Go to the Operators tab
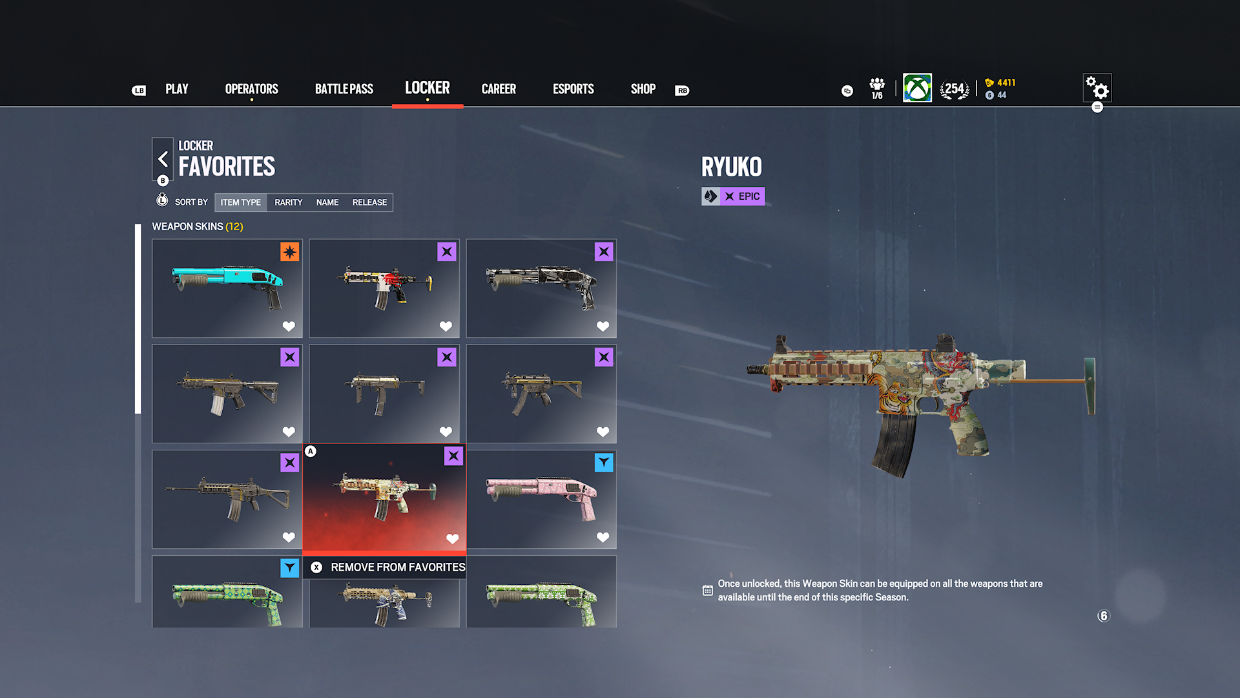The width and height of the screenshot is (1240, 698). pyautogui.click(x=251, y=89)
